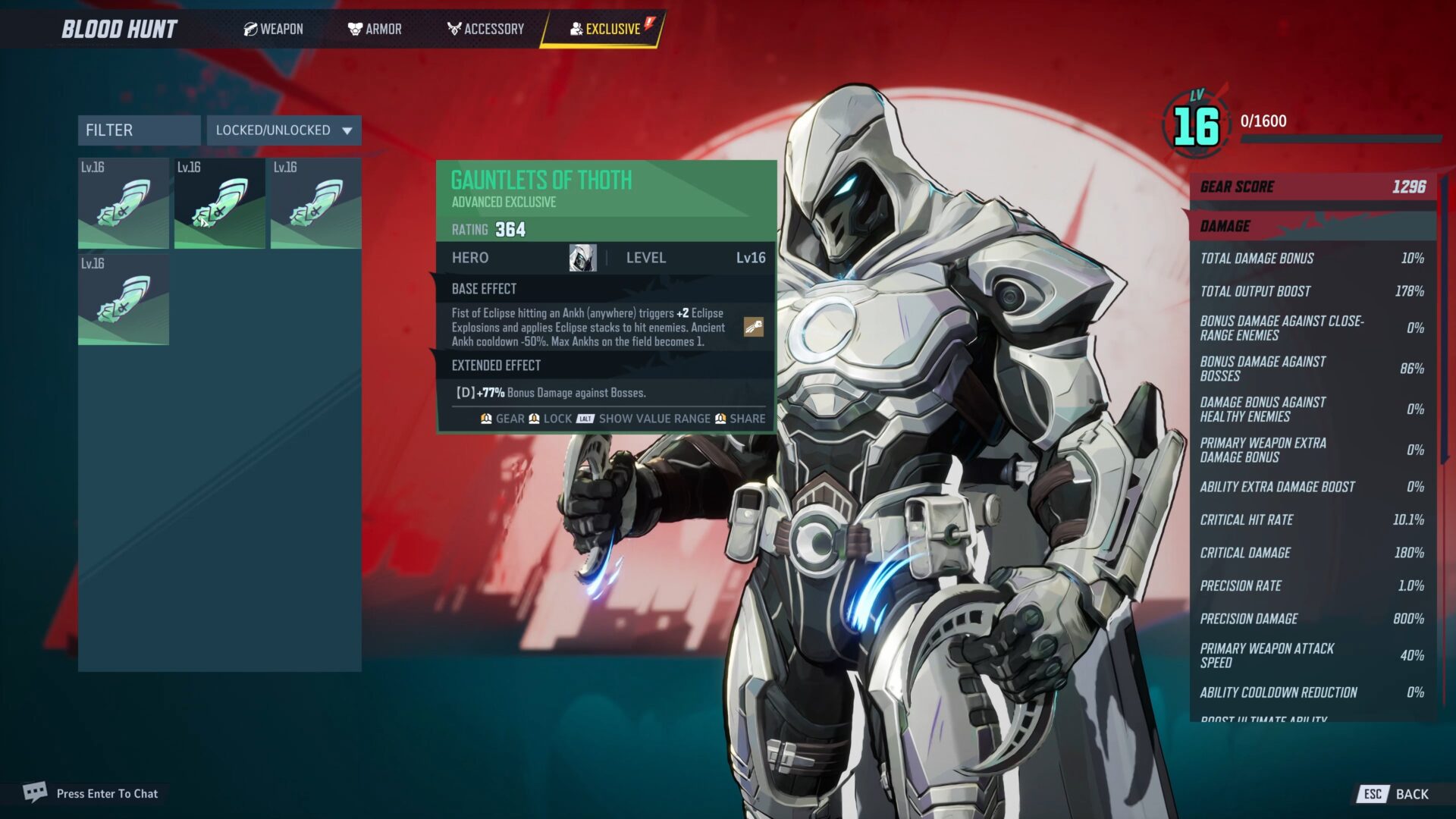Open the Armor tab

point(375,29)
